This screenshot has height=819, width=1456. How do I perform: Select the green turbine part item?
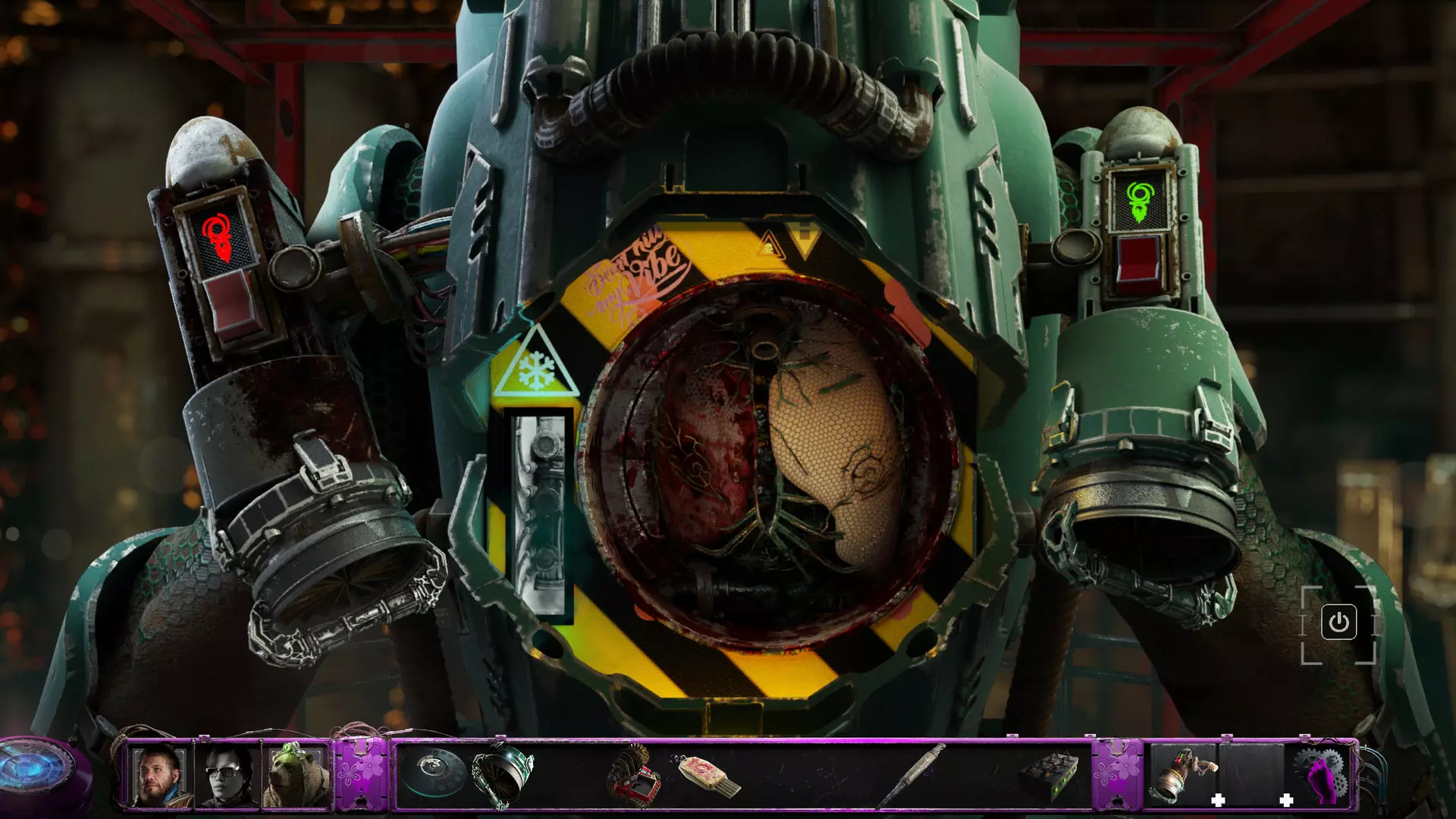502,775
